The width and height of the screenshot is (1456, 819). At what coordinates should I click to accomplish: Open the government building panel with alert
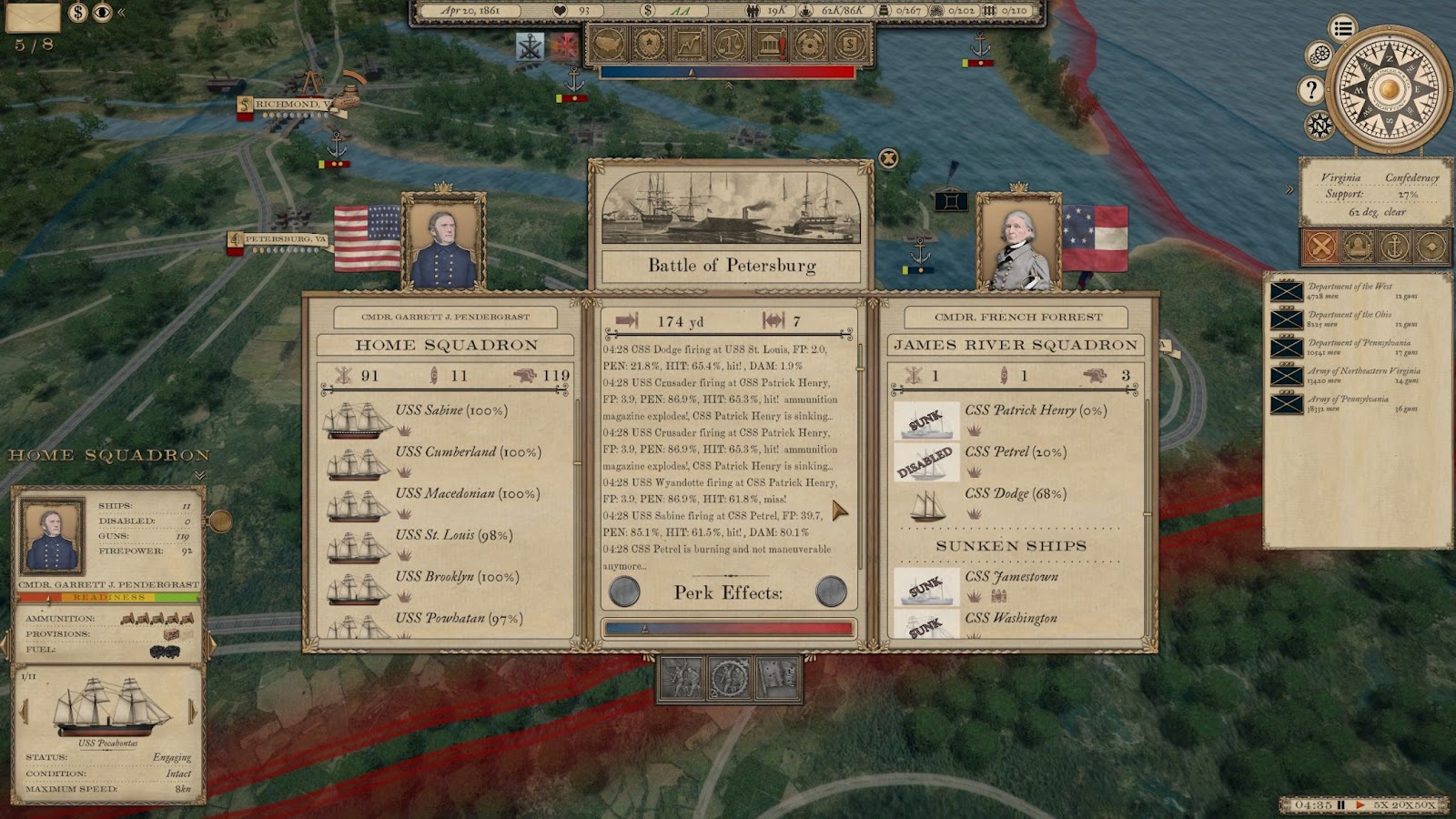click(x=770, y=43)
